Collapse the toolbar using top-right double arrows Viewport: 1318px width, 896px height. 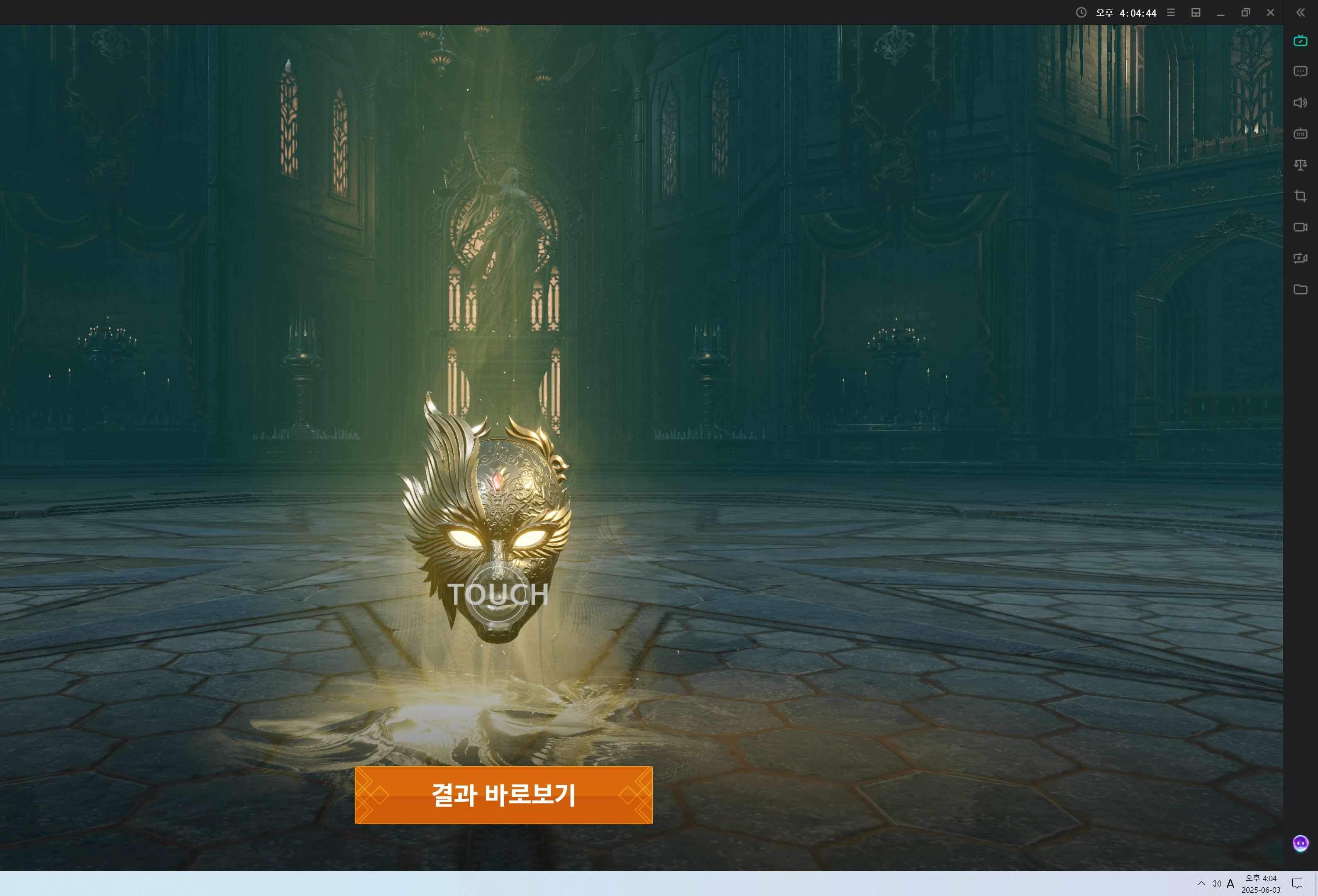coord(1300,12)
